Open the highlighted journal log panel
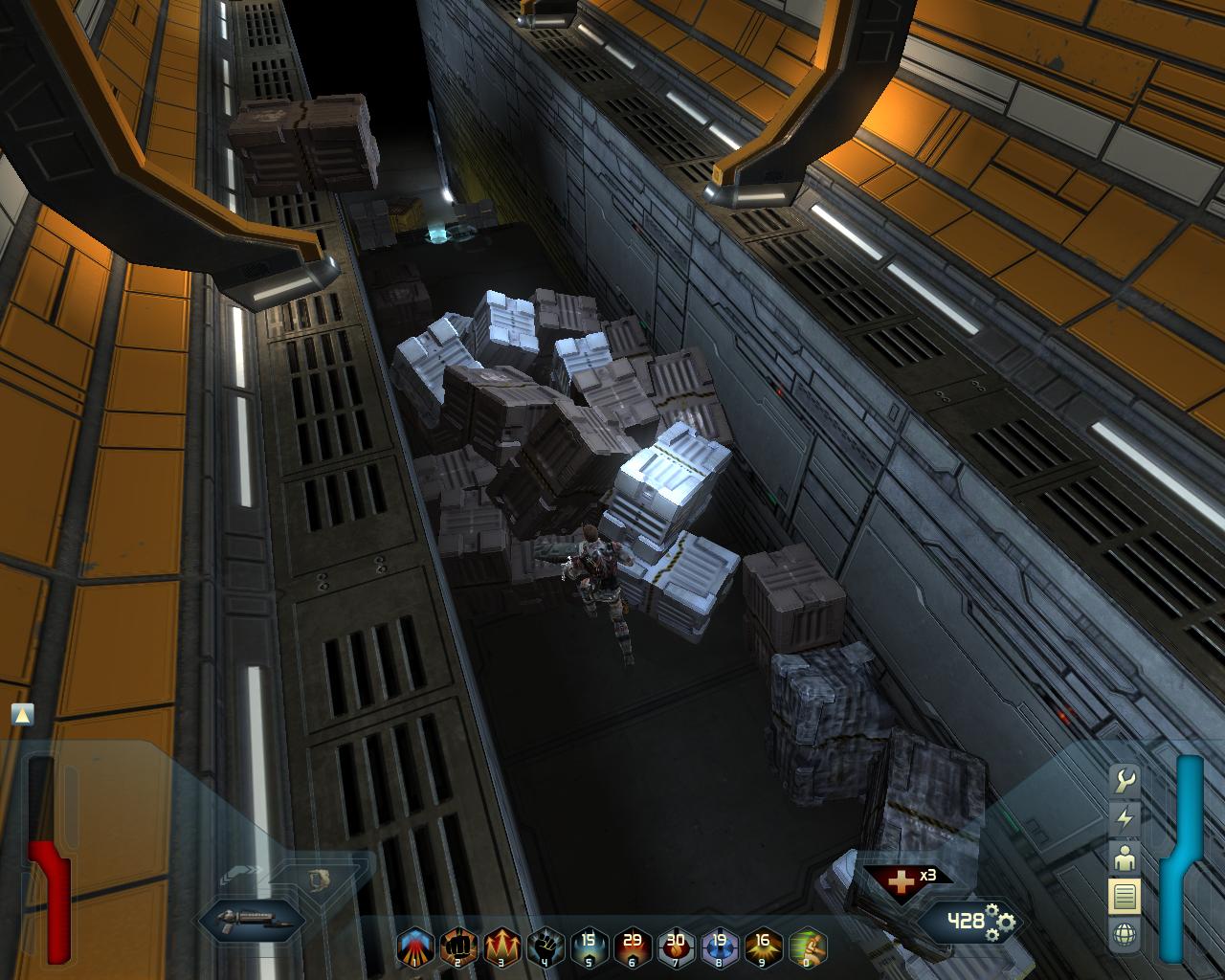 [x=1125, y=897]
